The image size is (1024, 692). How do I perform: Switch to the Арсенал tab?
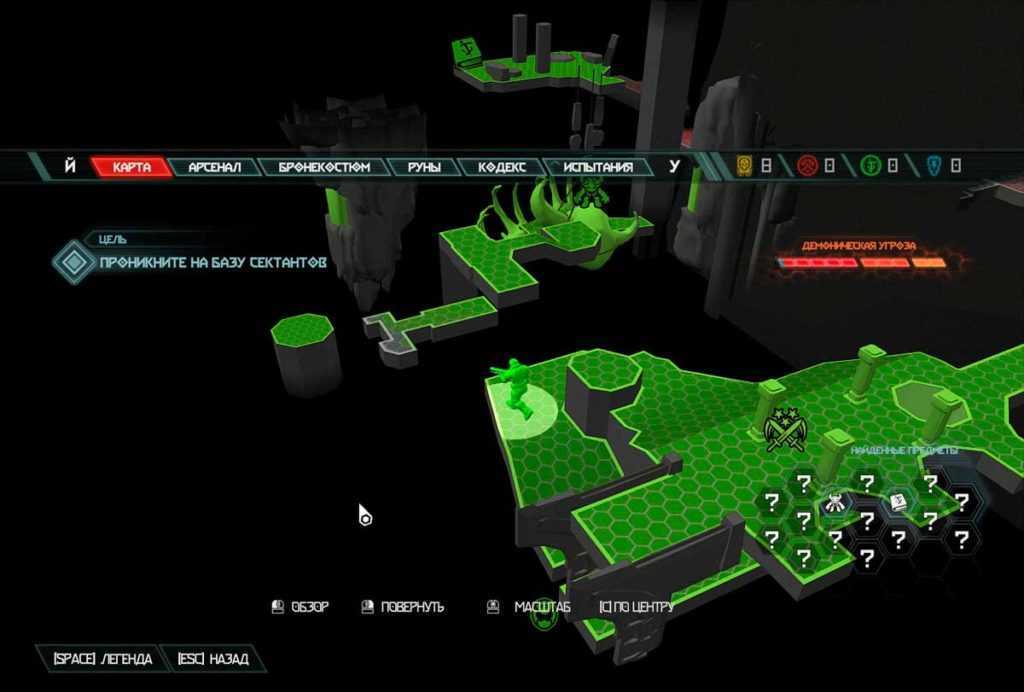[x=215, y=167]
